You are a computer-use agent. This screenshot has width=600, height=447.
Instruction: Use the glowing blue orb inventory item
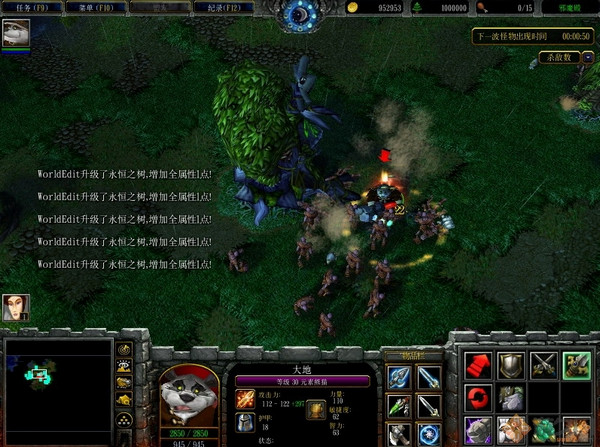pyautogui.click(x=429, y=435)
